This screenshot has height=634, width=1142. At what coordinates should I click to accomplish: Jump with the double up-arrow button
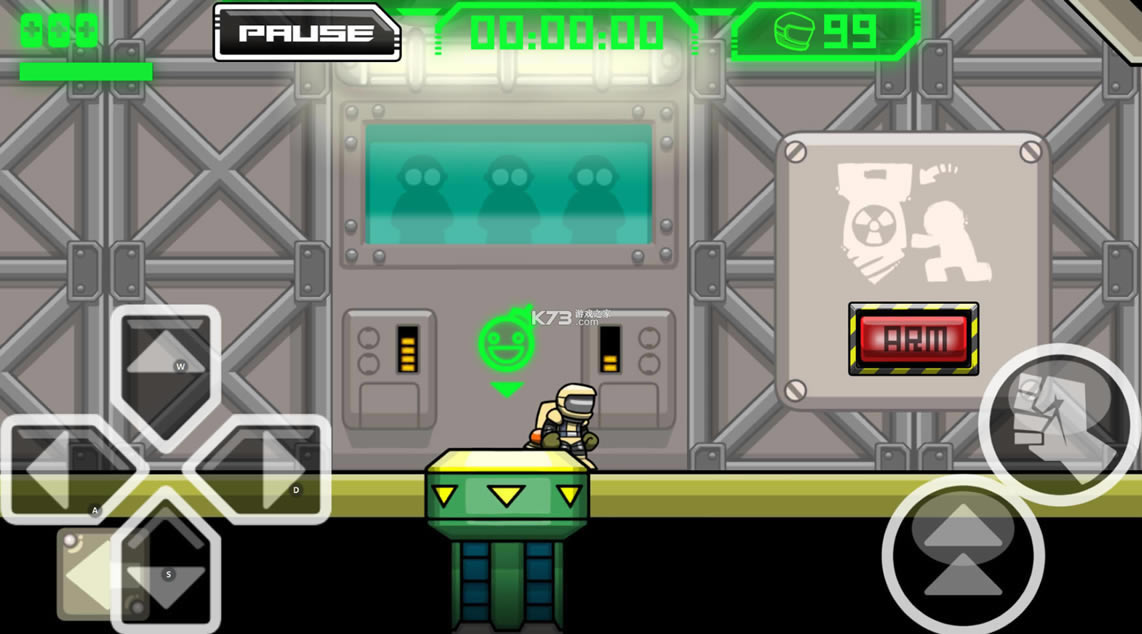pyautogui.click(x=962, y=554)
